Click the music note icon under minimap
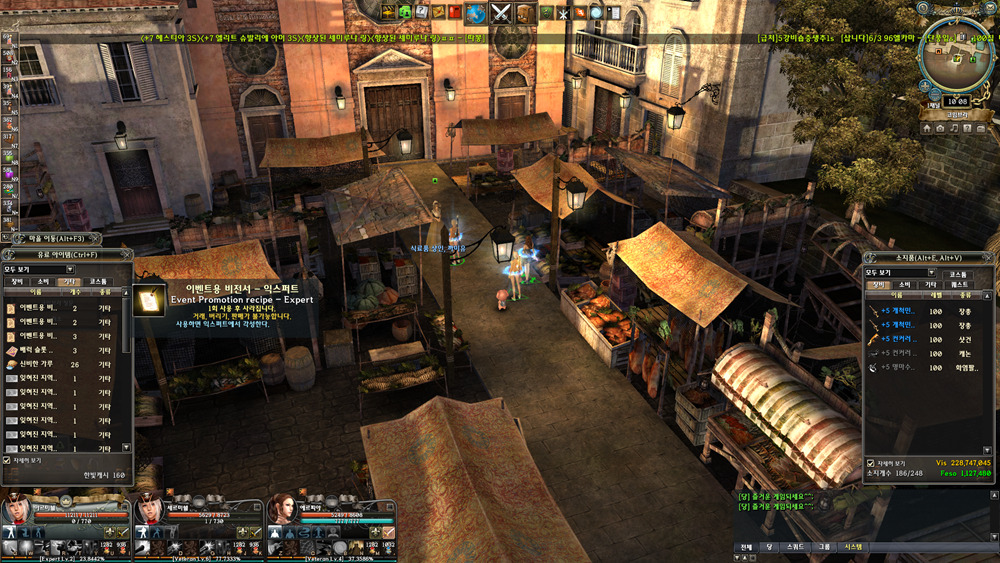1000x563 pixels. tap(954, 128)
